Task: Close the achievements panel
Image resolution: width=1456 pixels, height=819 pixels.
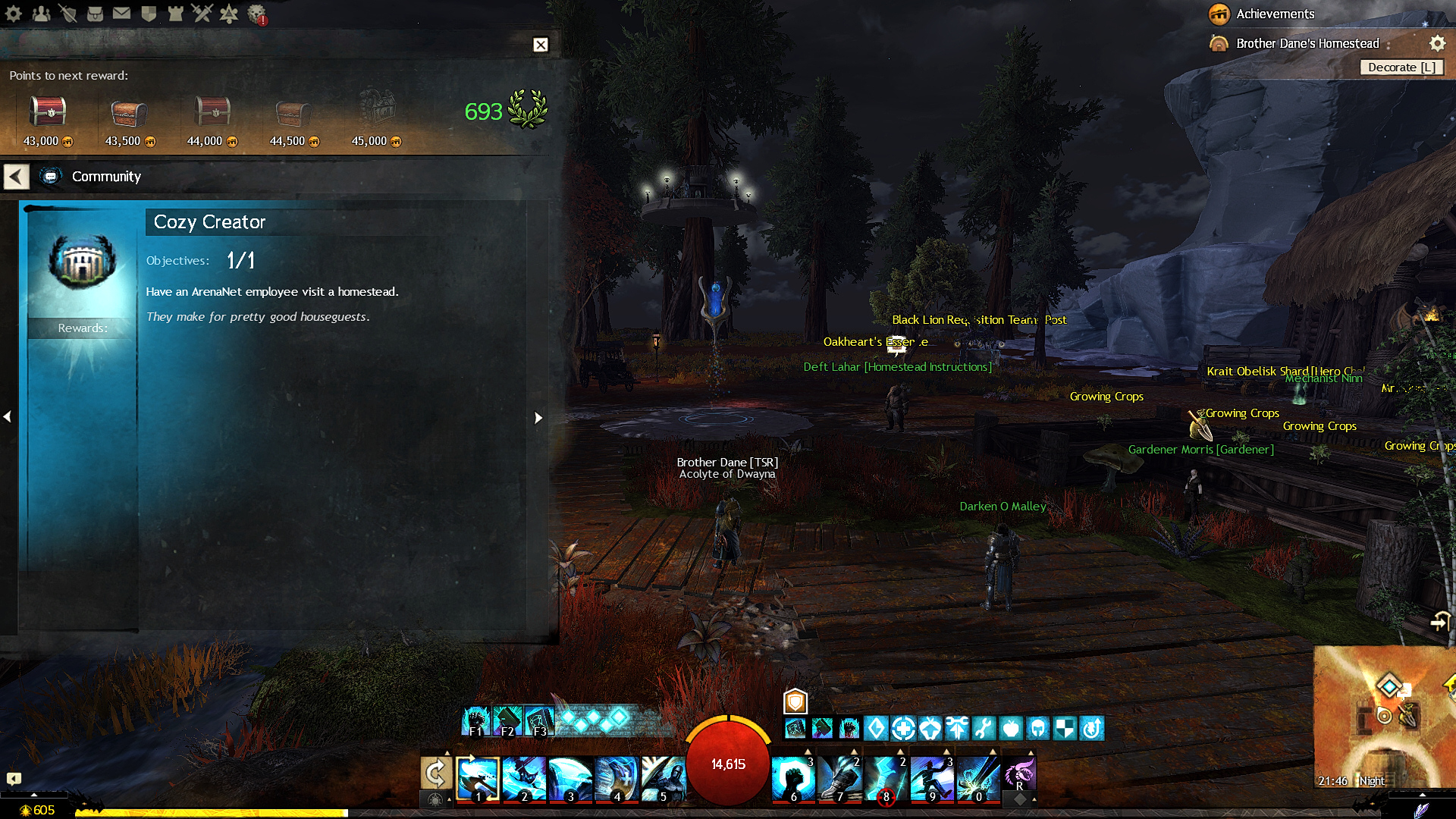Action: 540,45
